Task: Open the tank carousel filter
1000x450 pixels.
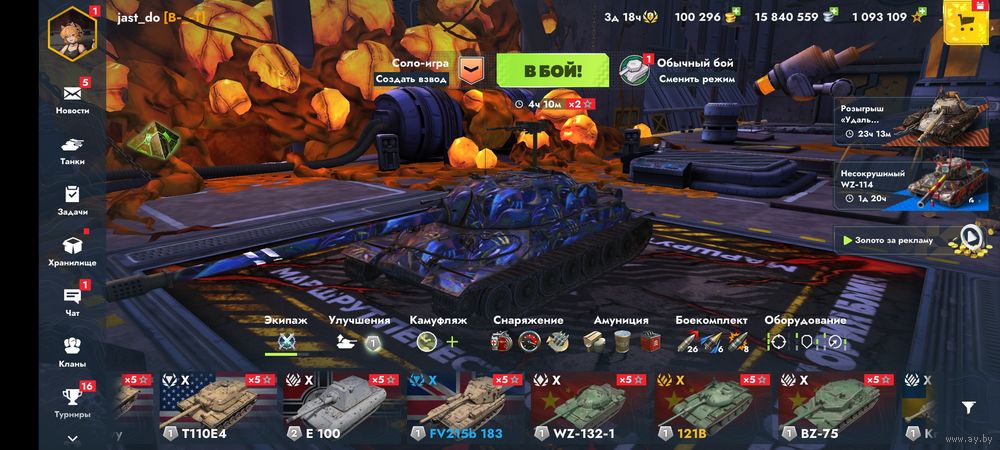Action: click(x=968, y=407)
